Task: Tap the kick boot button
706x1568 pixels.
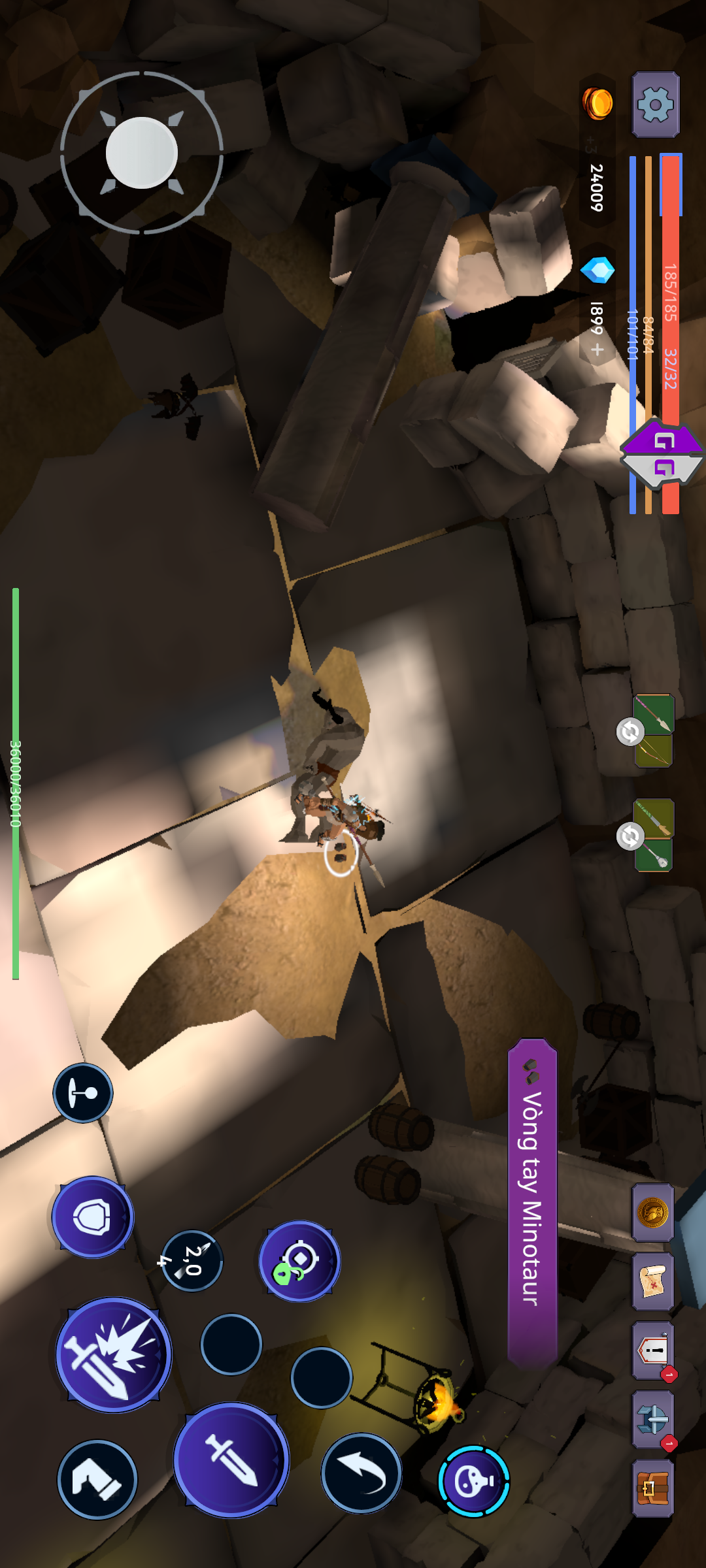Action: click(x=97, y=1479)
